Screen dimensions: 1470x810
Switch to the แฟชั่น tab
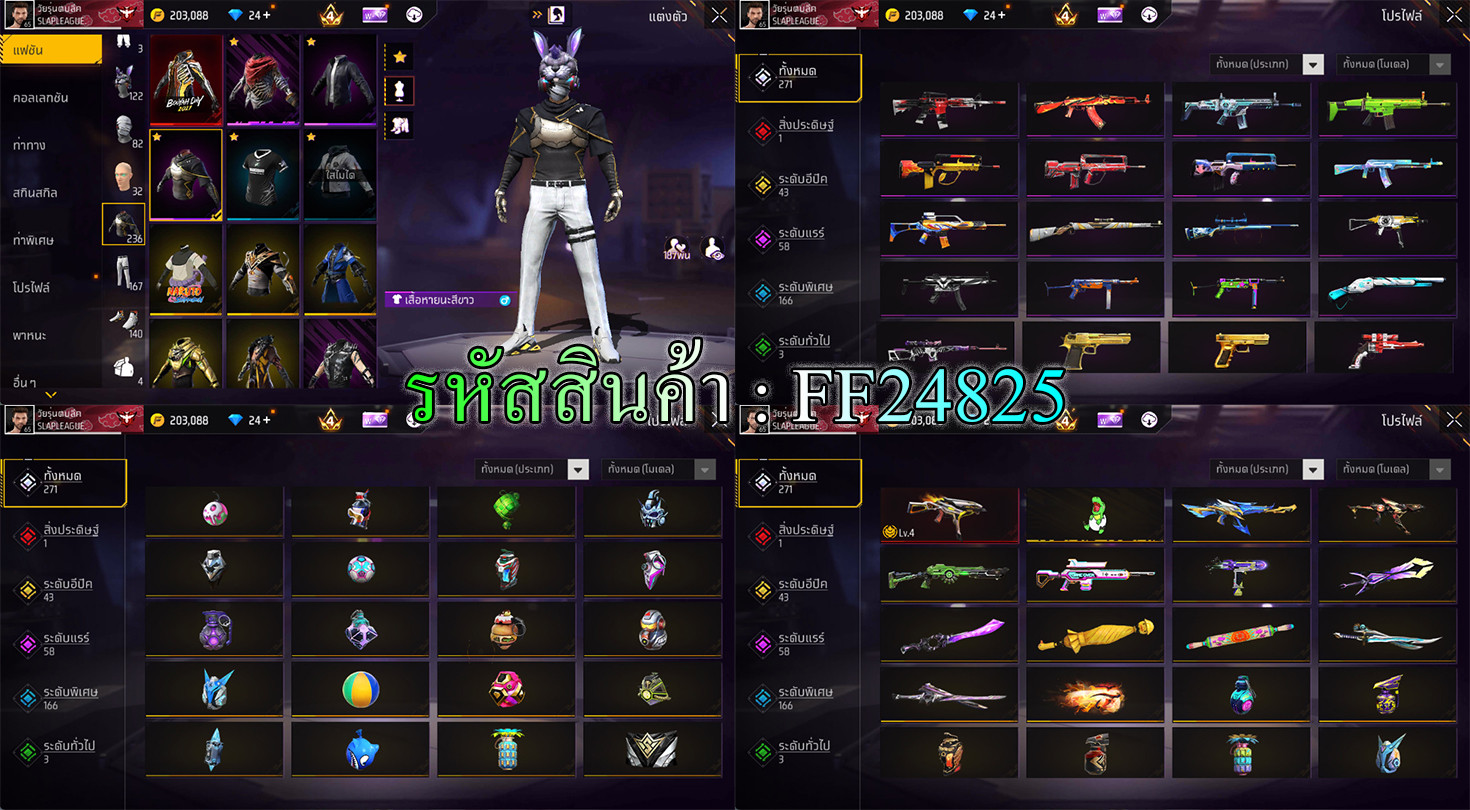point(50,49)
